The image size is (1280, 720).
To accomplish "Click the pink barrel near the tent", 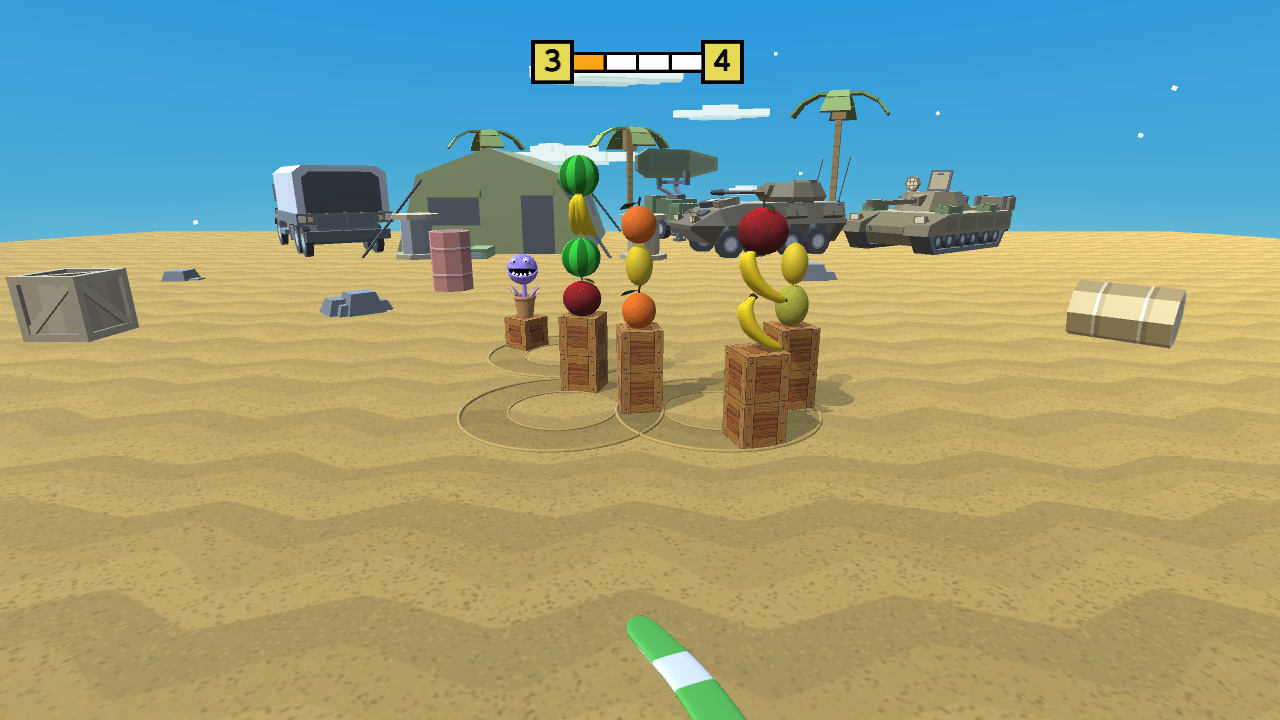I will (450, 258).
